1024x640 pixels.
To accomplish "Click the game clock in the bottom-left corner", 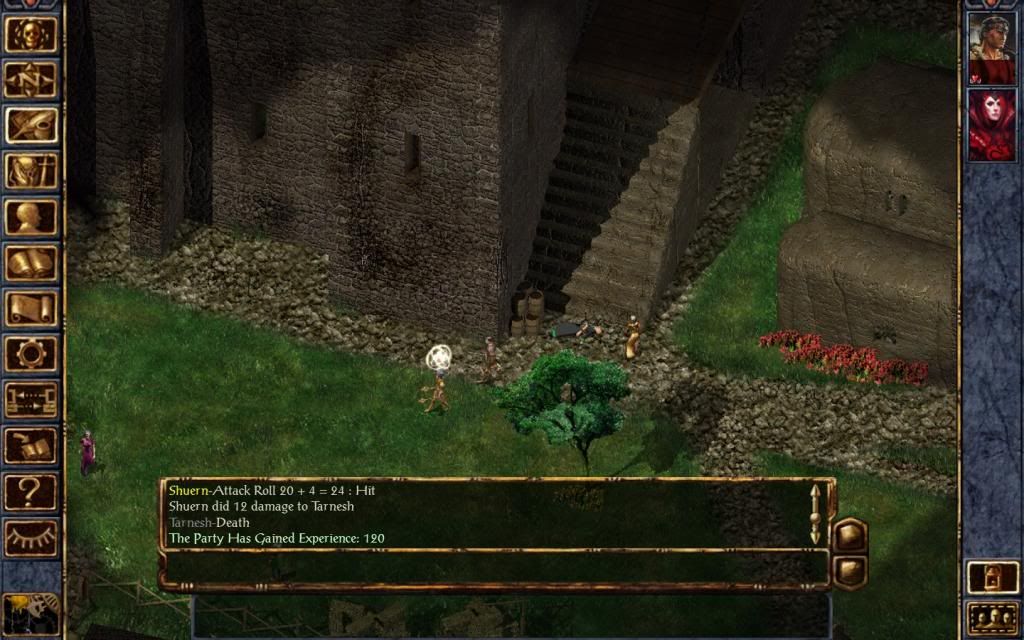I will [31, 612].
